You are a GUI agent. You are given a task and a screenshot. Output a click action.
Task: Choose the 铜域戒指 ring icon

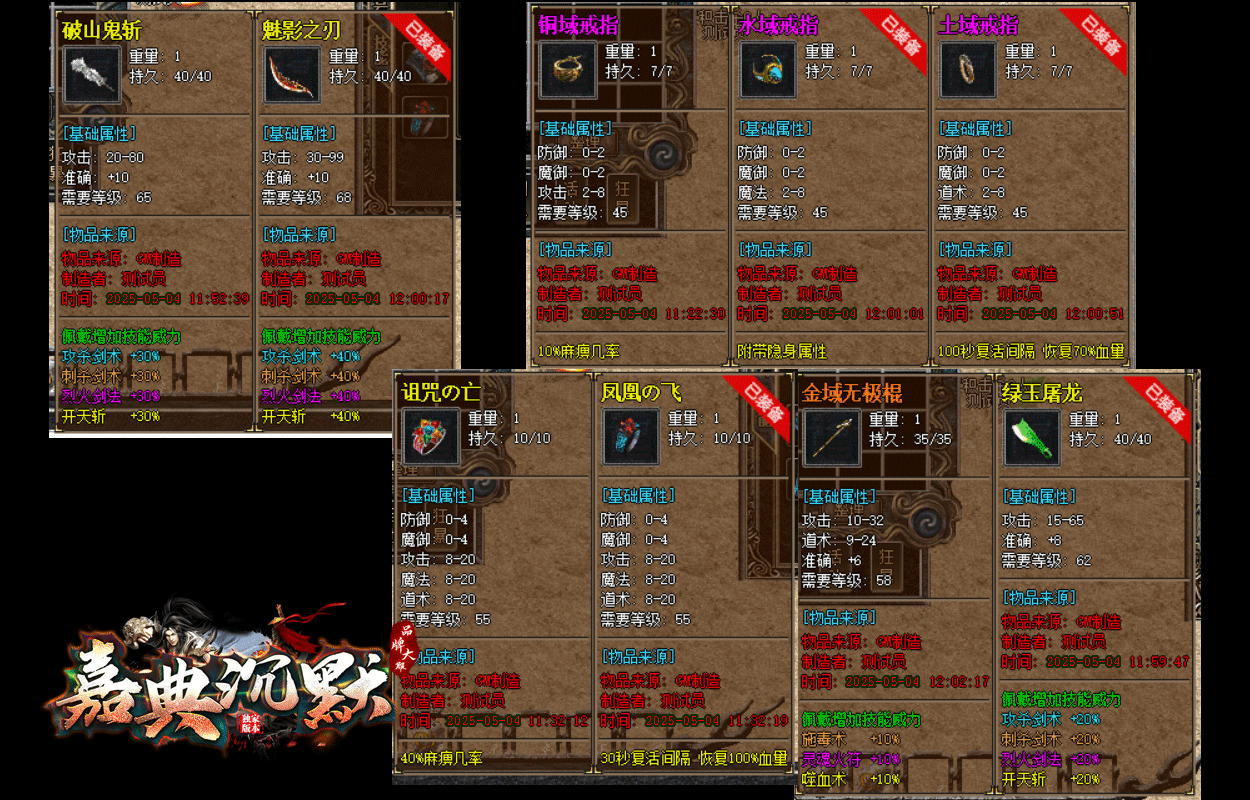[568, 70]
